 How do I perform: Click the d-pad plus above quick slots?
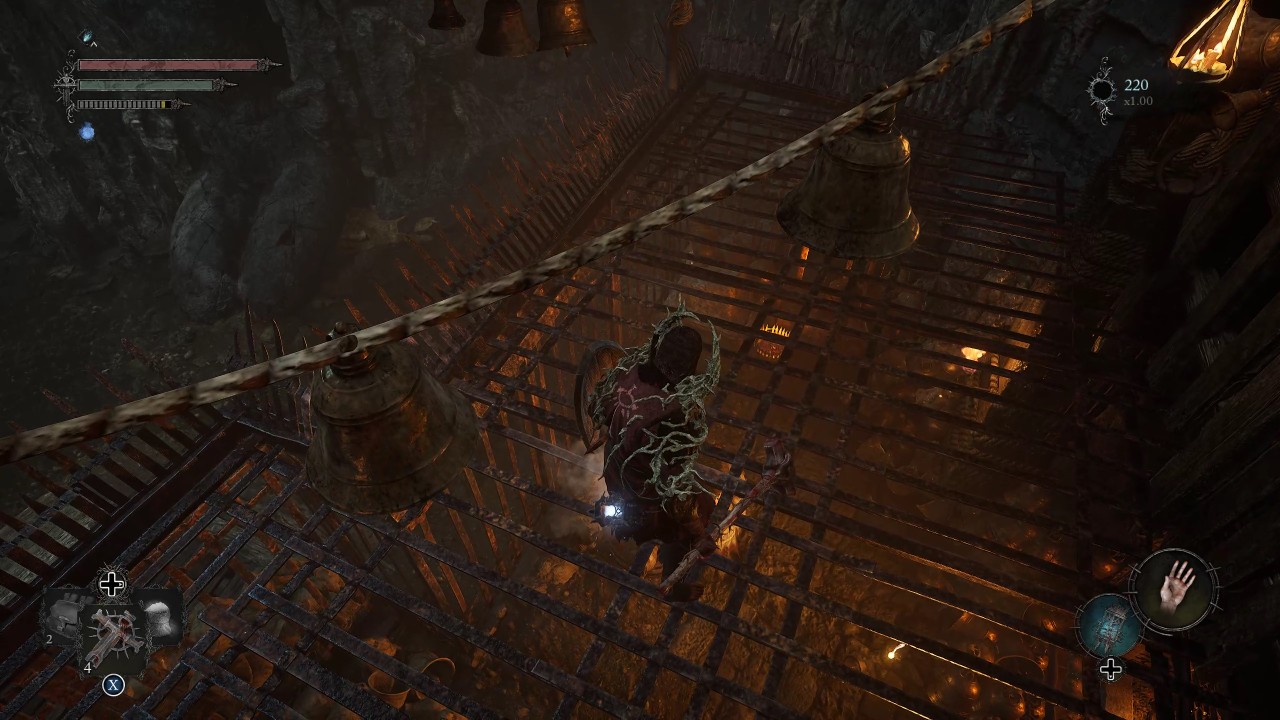111,585
